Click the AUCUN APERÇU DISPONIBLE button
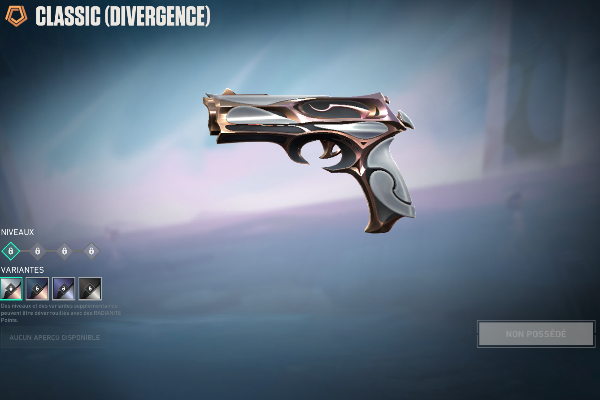Viewport: 600px width, 400px height. [x=56, y=338]
